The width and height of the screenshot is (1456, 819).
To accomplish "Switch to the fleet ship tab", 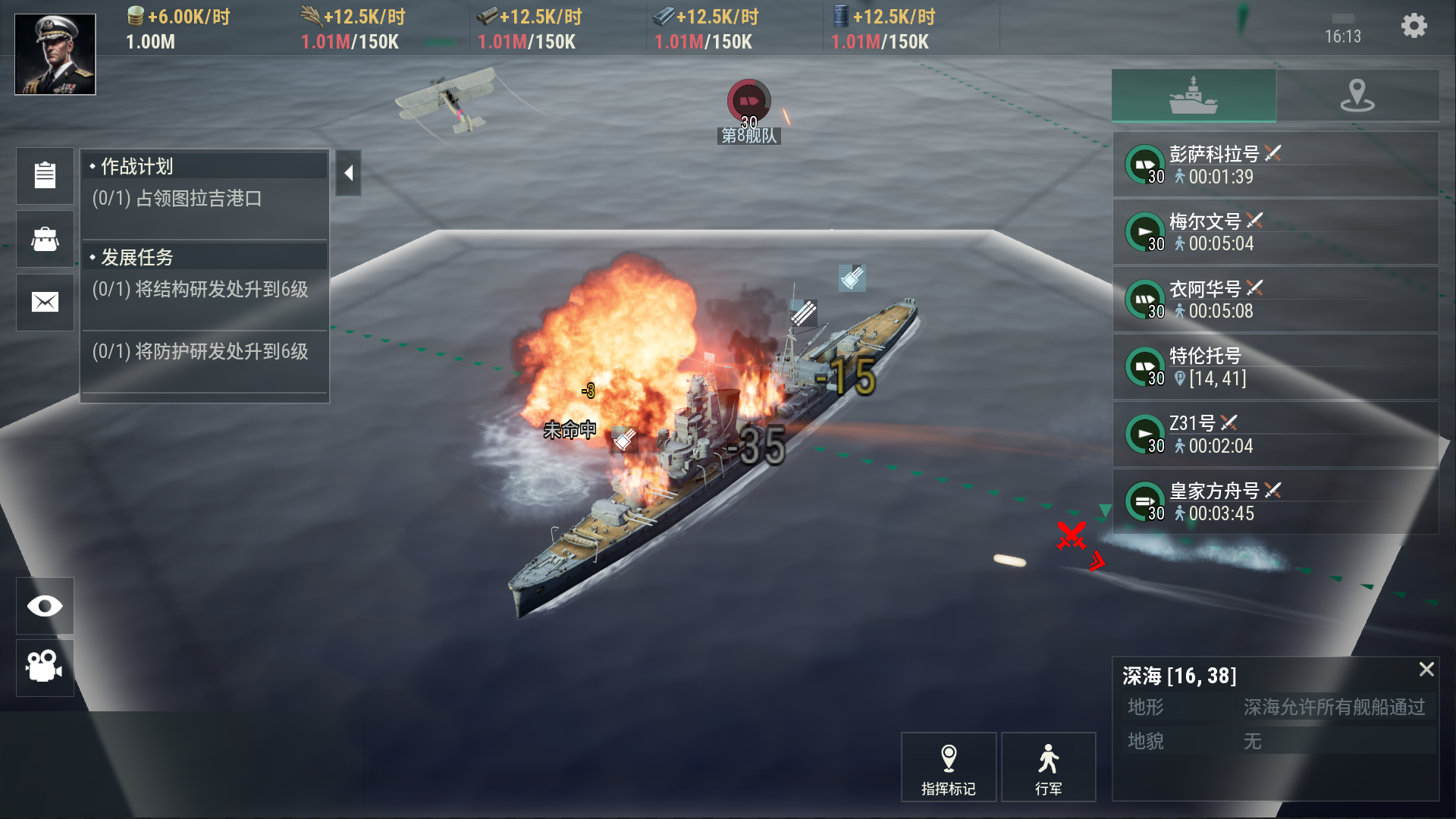I will (x=1194, y=96).
